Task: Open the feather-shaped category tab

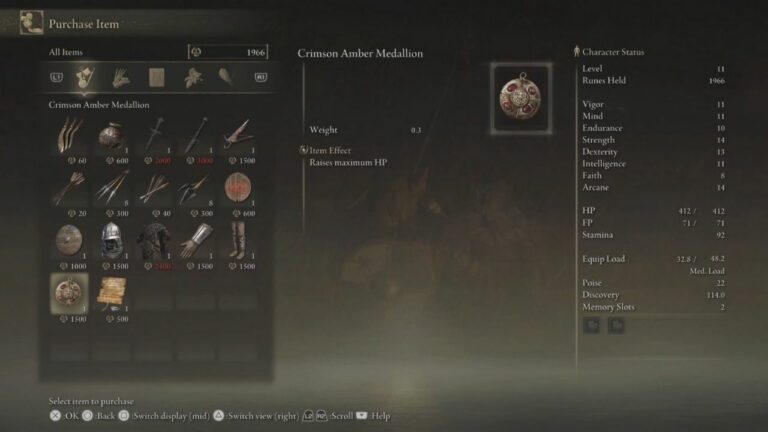Action: (x=227, y=77)
